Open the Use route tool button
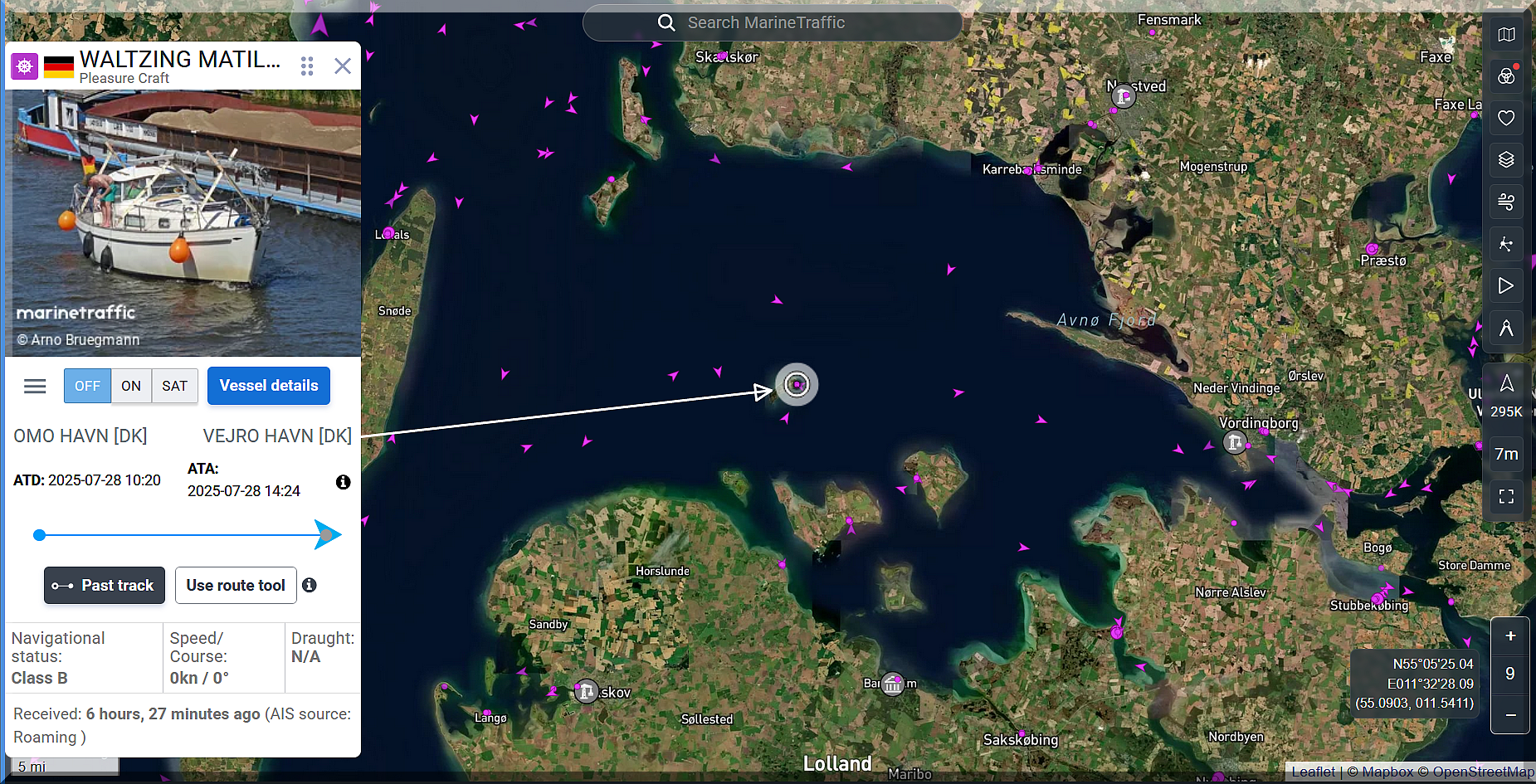Viewport: 1536px width, 784px height. click(236, 586)
